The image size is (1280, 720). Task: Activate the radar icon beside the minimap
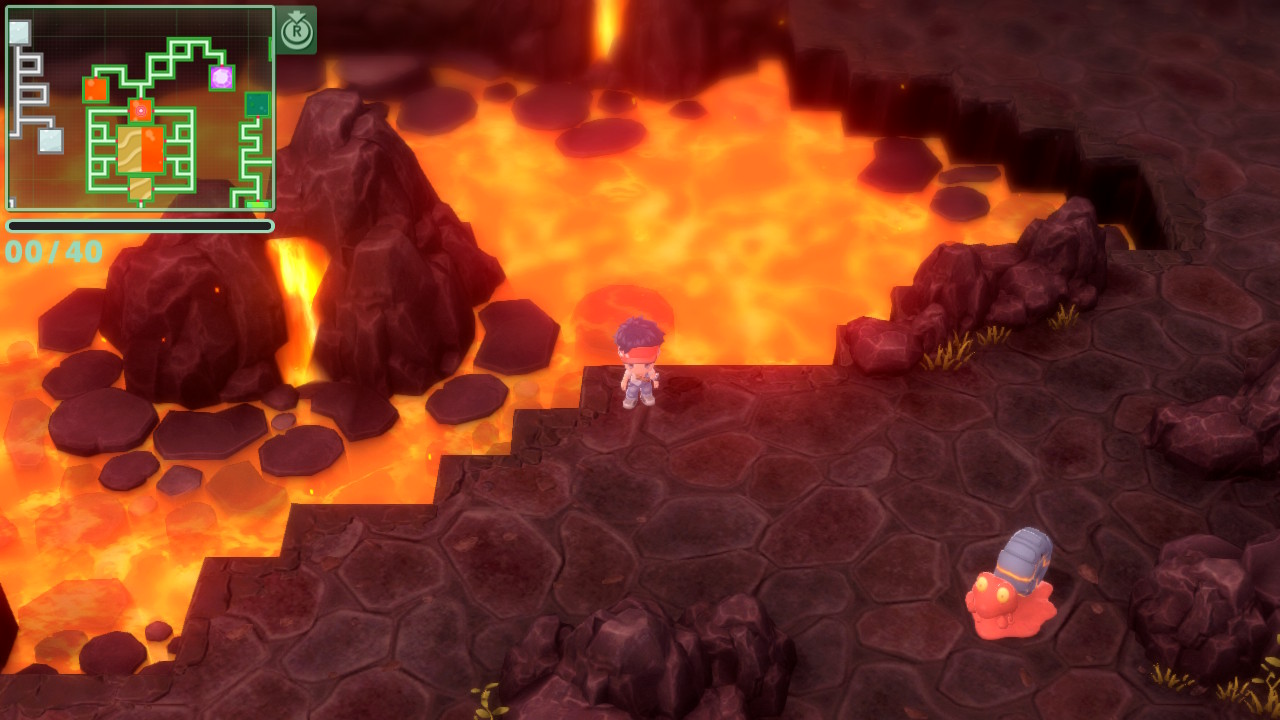[296, 30]
